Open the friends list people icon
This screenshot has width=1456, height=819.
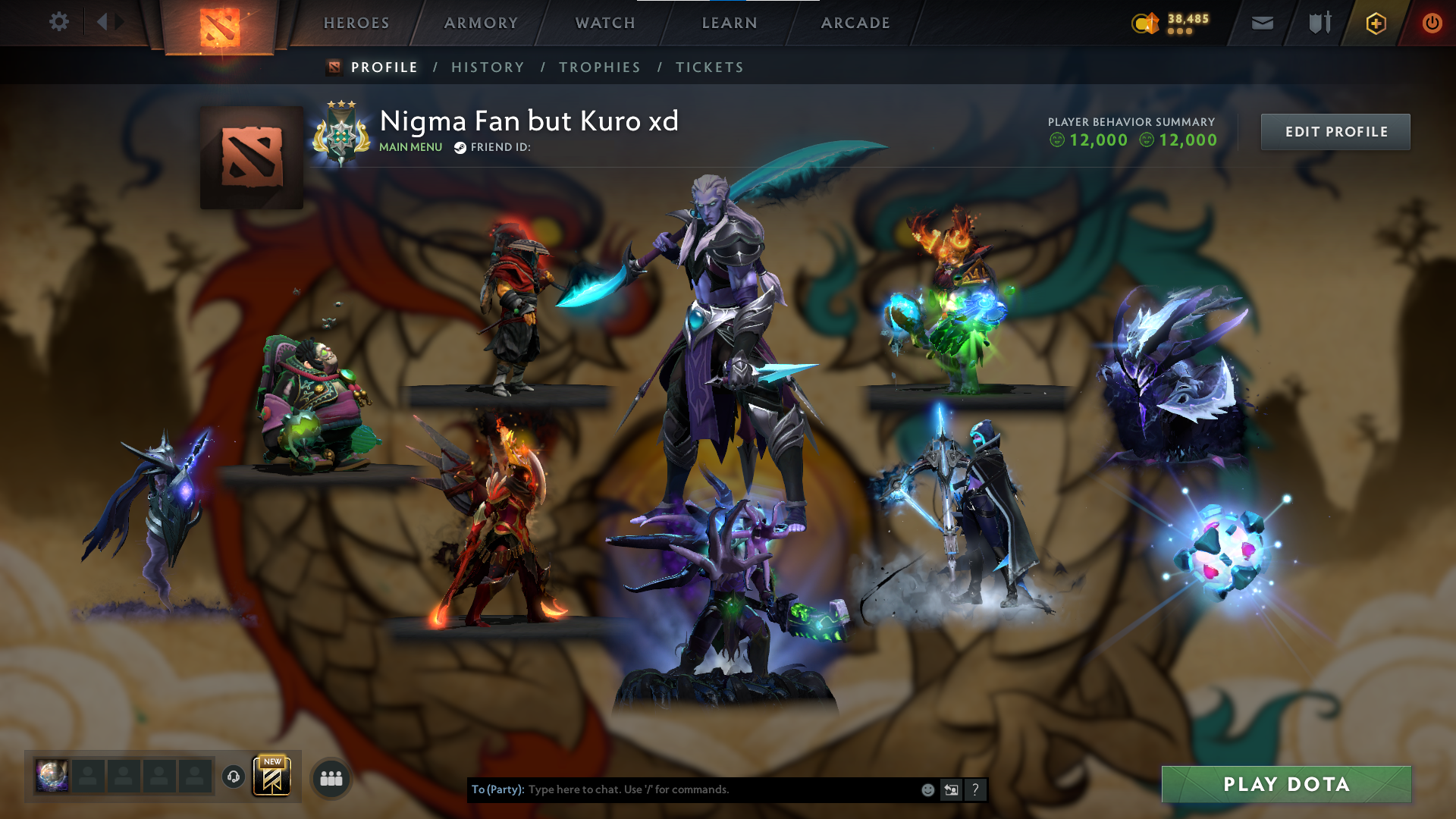331,778
